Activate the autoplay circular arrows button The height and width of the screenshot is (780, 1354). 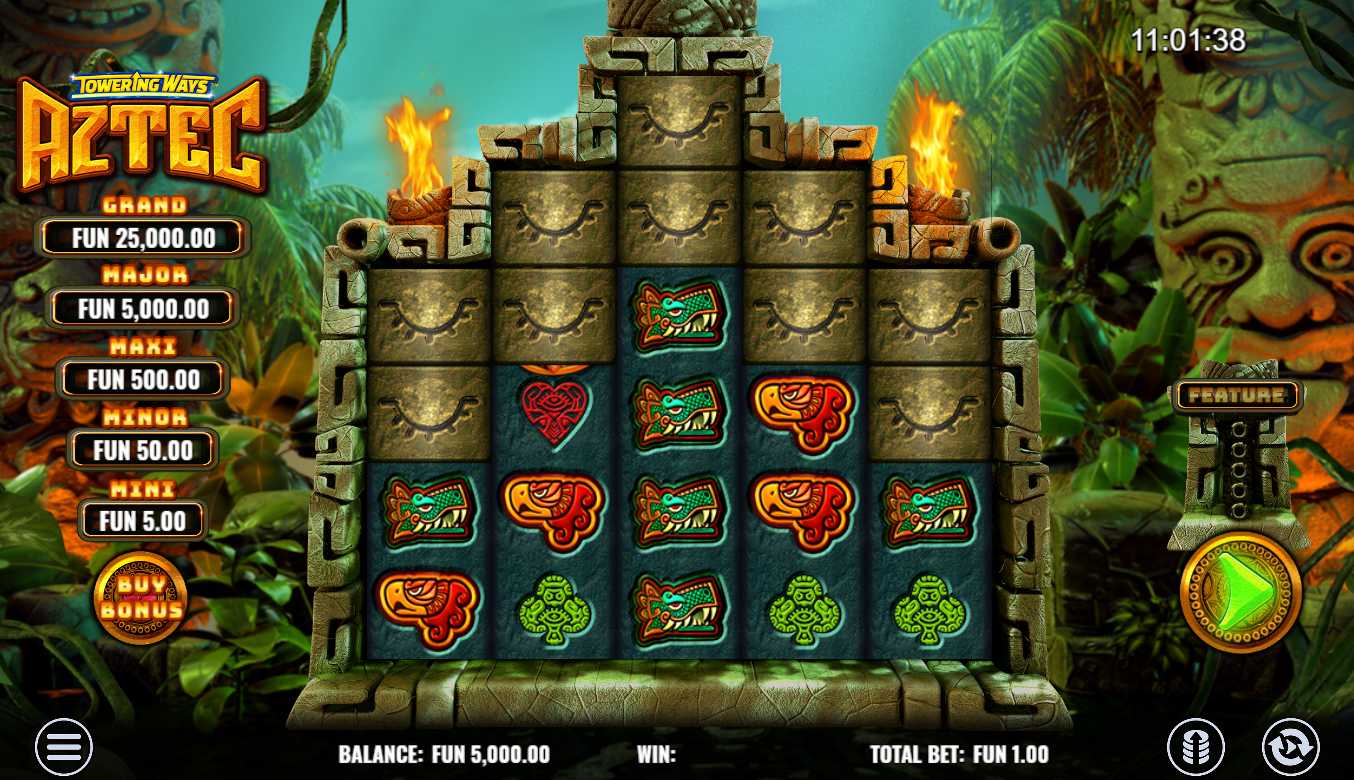tap(1290, 747)
